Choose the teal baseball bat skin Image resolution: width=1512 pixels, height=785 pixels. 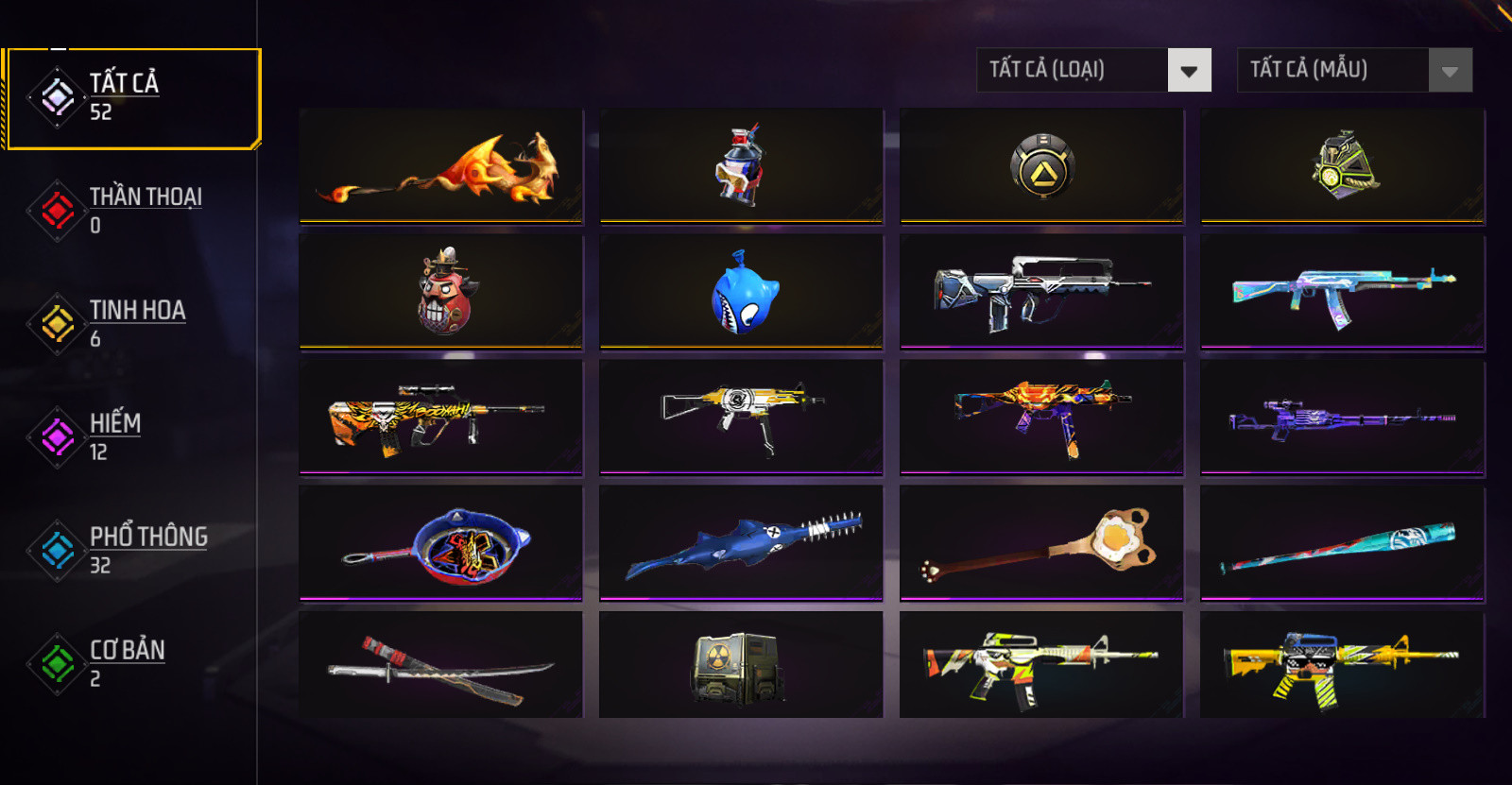[1342, 543]
